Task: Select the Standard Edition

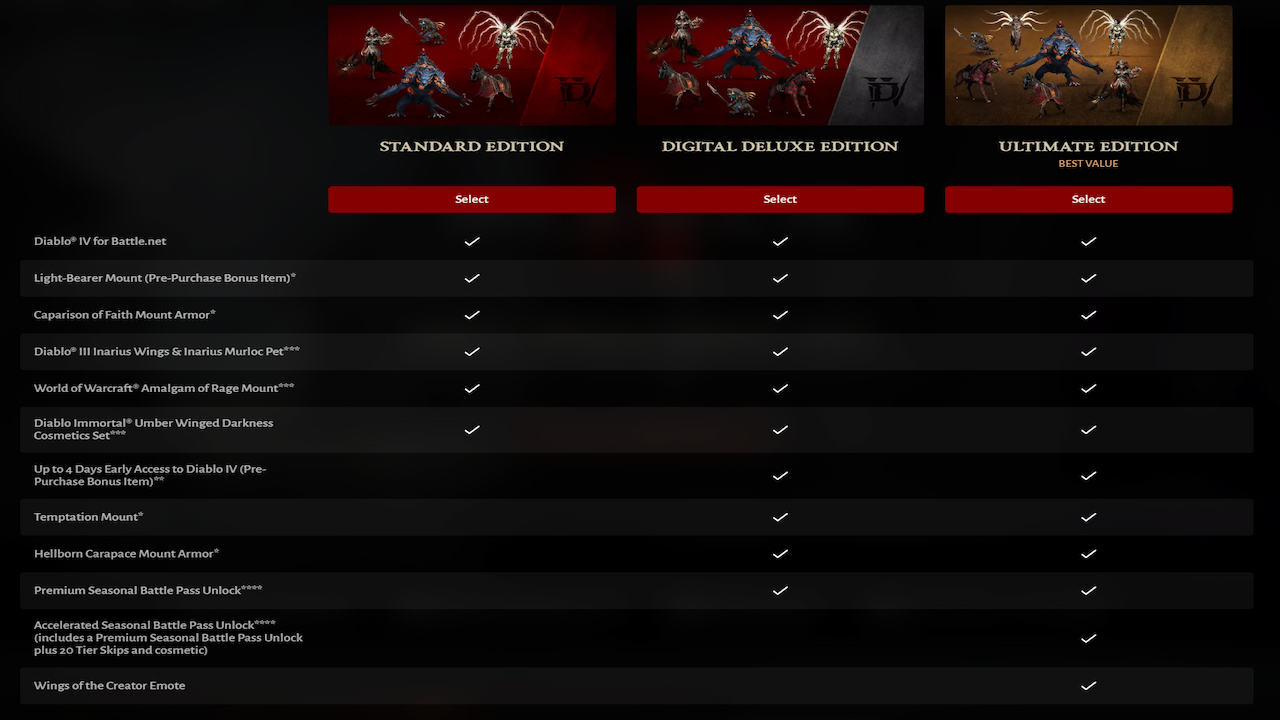Action: point(471,199)
